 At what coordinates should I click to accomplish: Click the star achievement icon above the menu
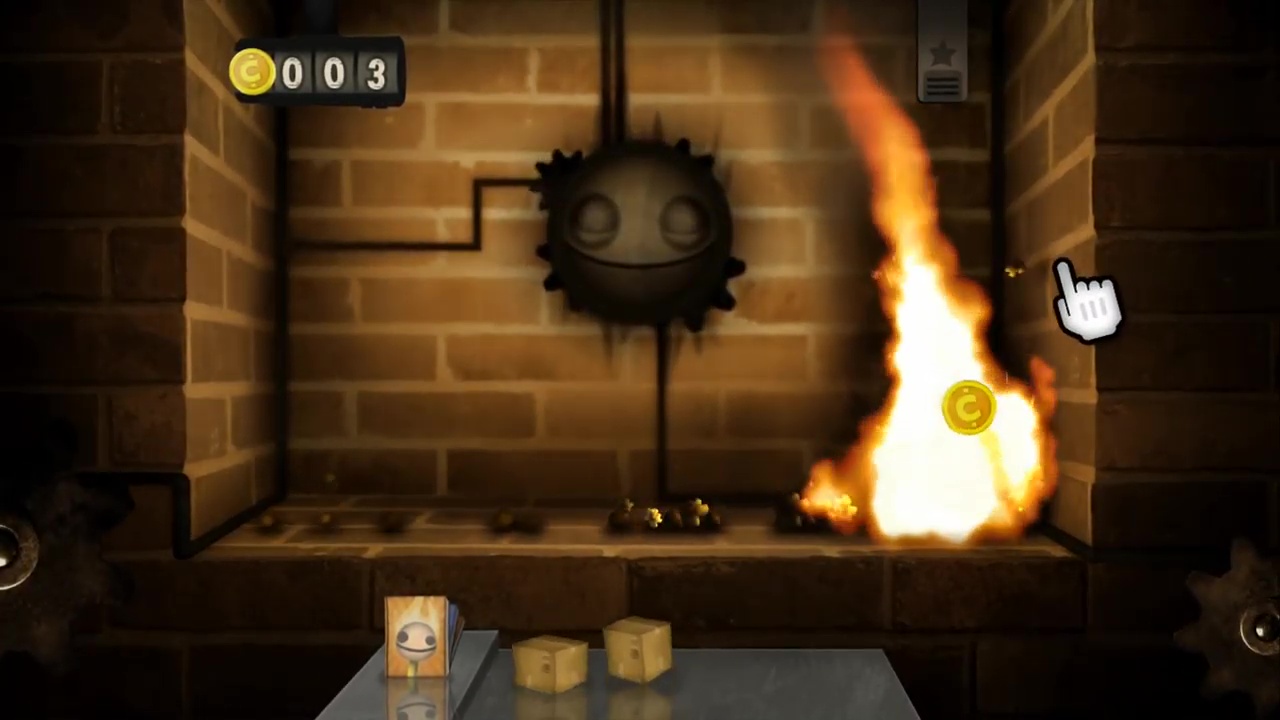tap(941, 52)
